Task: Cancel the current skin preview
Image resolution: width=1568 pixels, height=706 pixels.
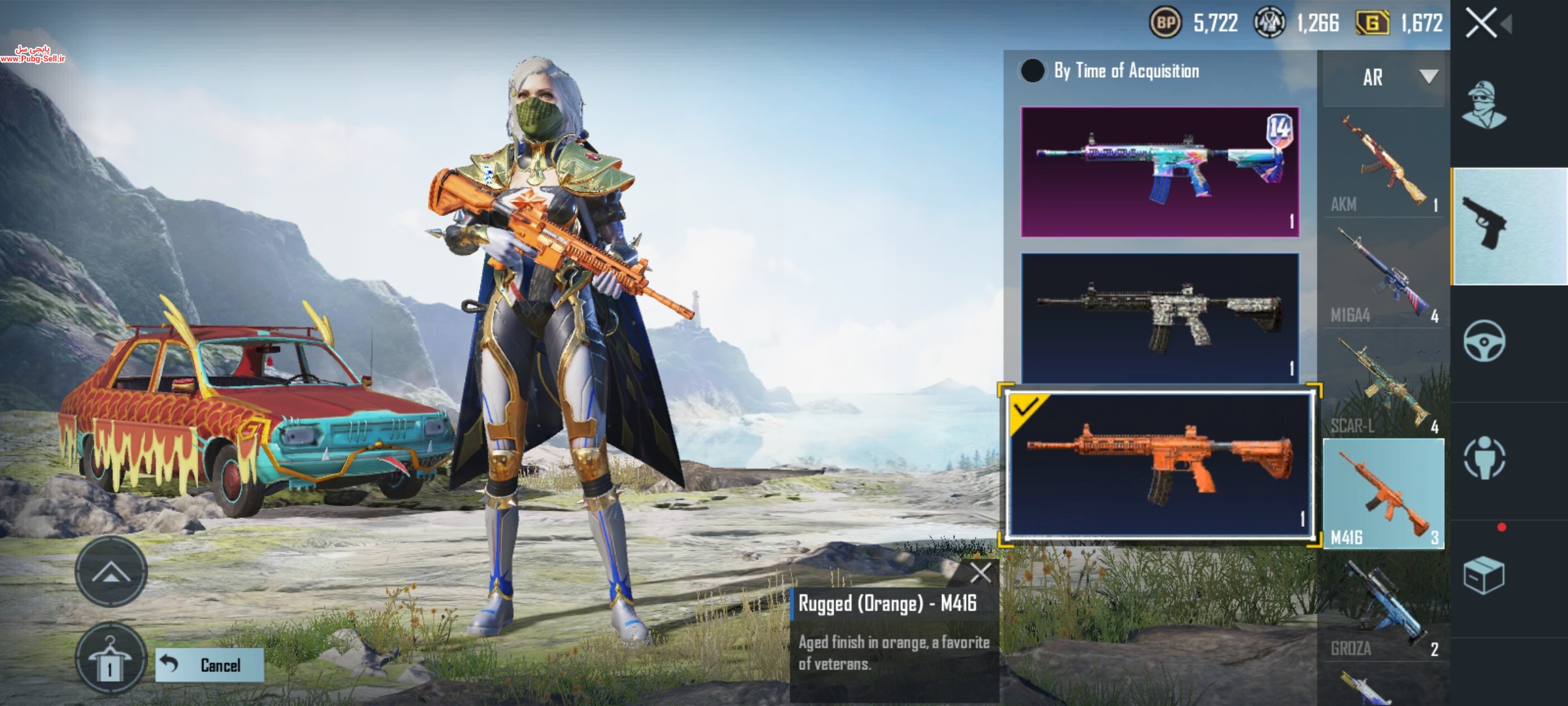Action: coord(210,665)
